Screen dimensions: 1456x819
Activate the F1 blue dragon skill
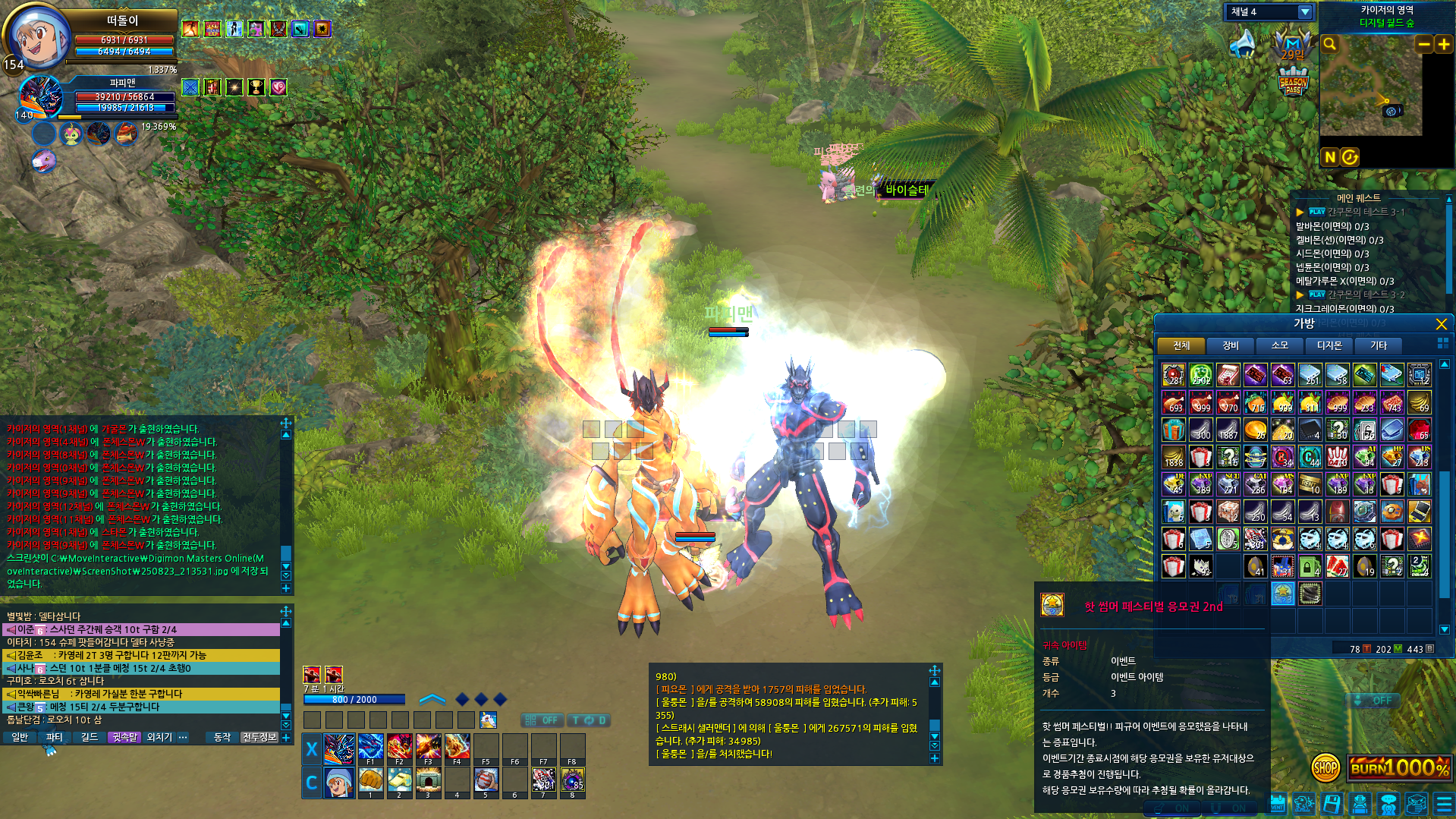(x=370, y=748)
